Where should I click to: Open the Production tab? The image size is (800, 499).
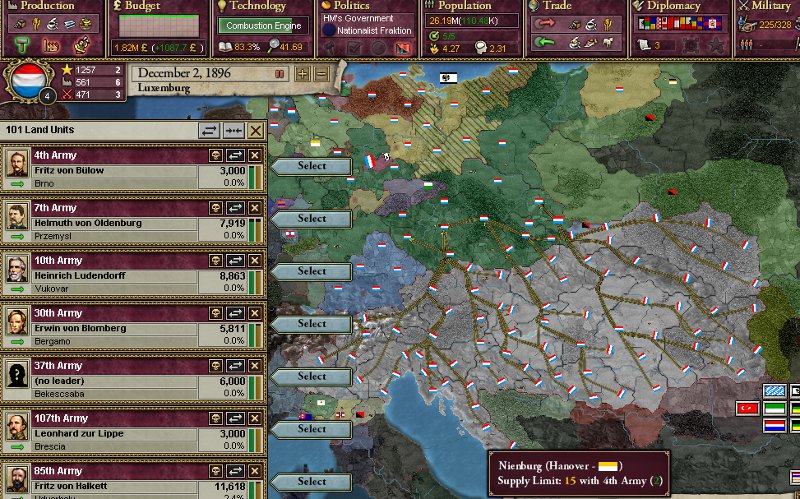click(47, 6)
